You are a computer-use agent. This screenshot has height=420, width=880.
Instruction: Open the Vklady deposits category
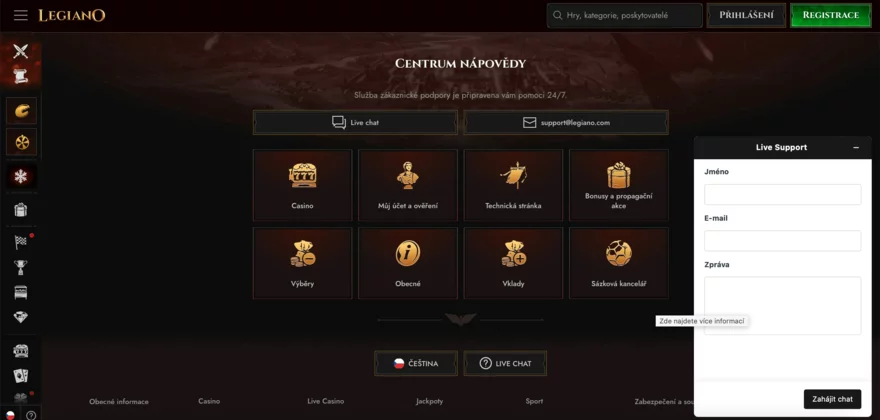click(x=513, y=263)
